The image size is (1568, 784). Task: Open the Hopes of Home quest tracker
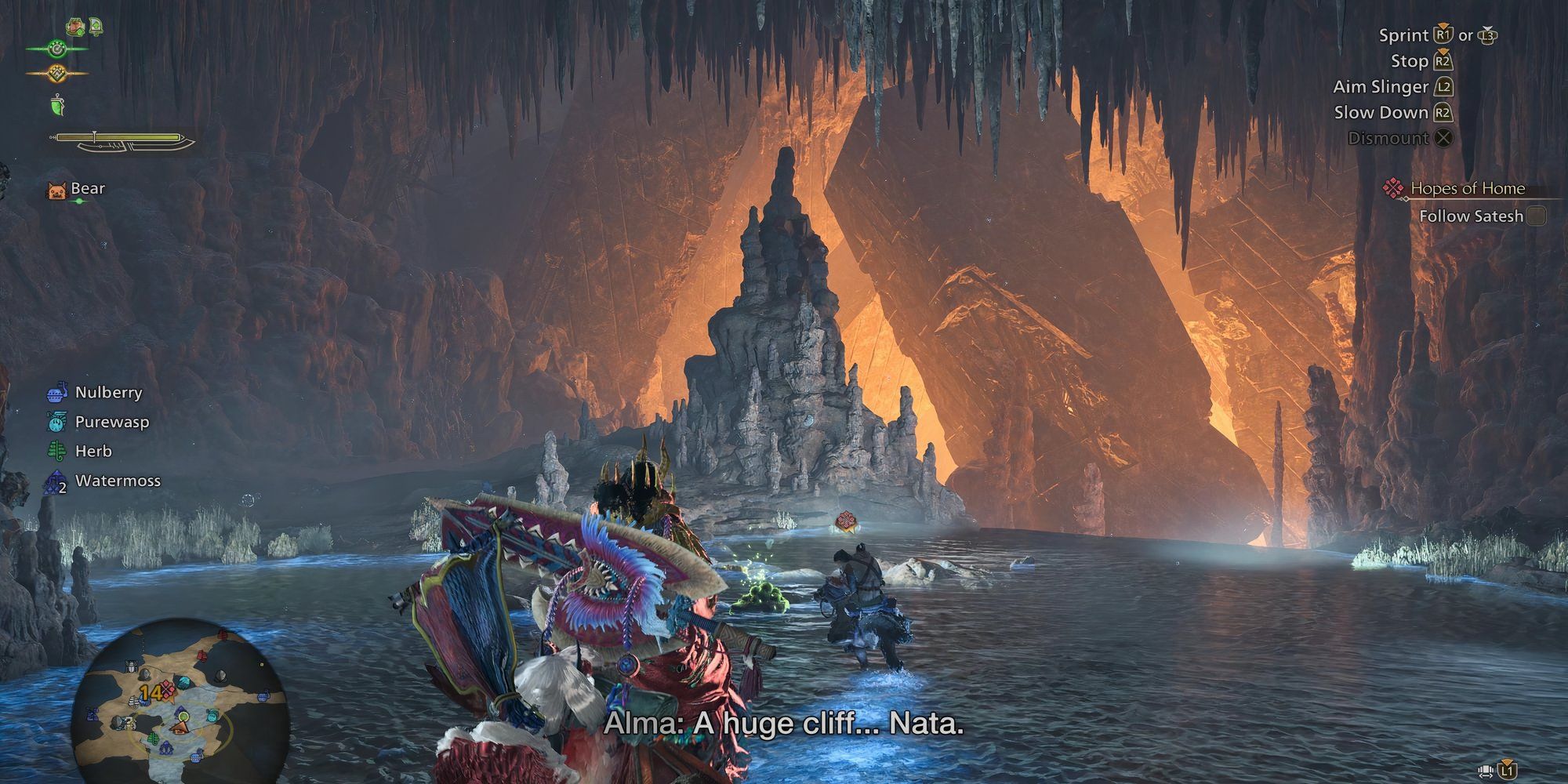[x=1466, y=188]
